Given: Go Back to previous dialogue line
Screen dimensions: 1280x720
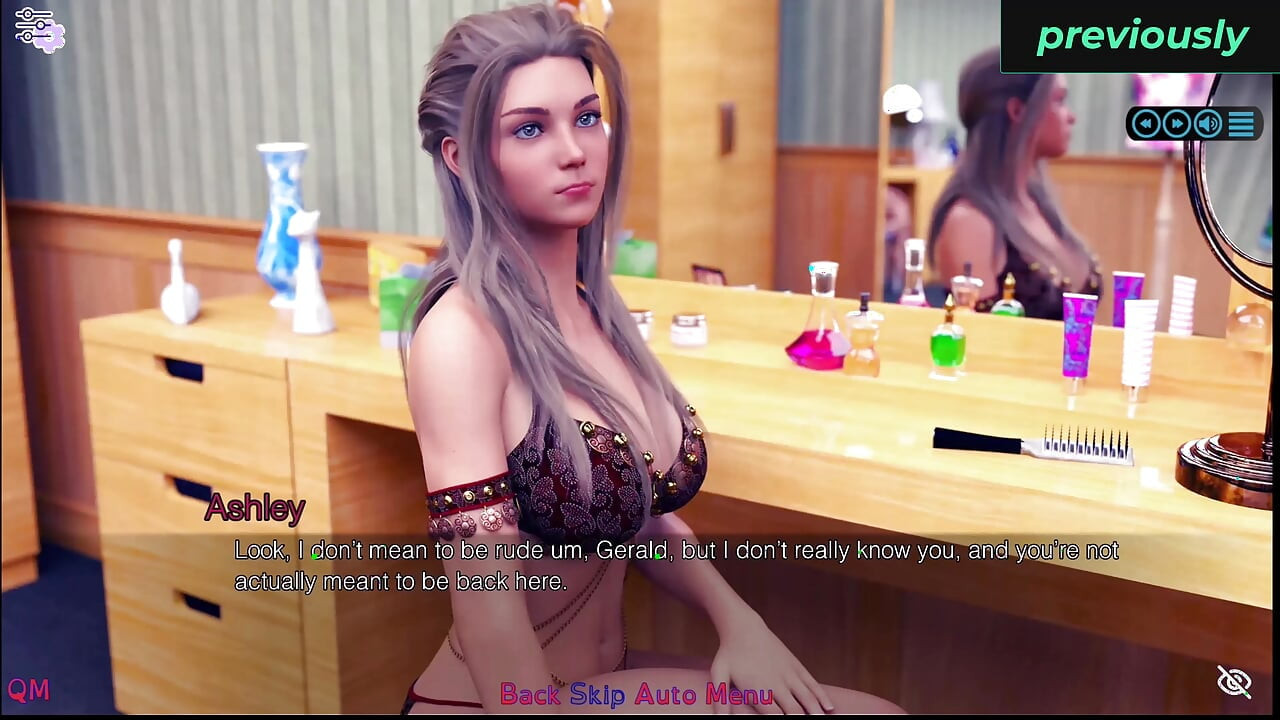Looking at the screenshot, I should pyautogui.click(x=530, y=694).
